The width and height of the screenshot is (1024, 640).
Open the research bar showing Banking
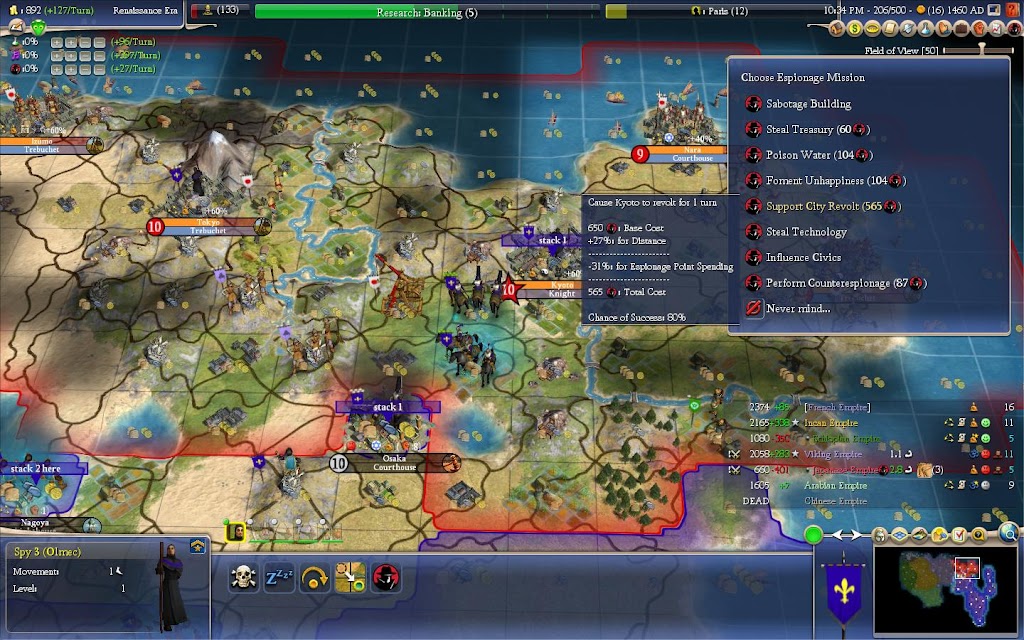tap(427, 12)
